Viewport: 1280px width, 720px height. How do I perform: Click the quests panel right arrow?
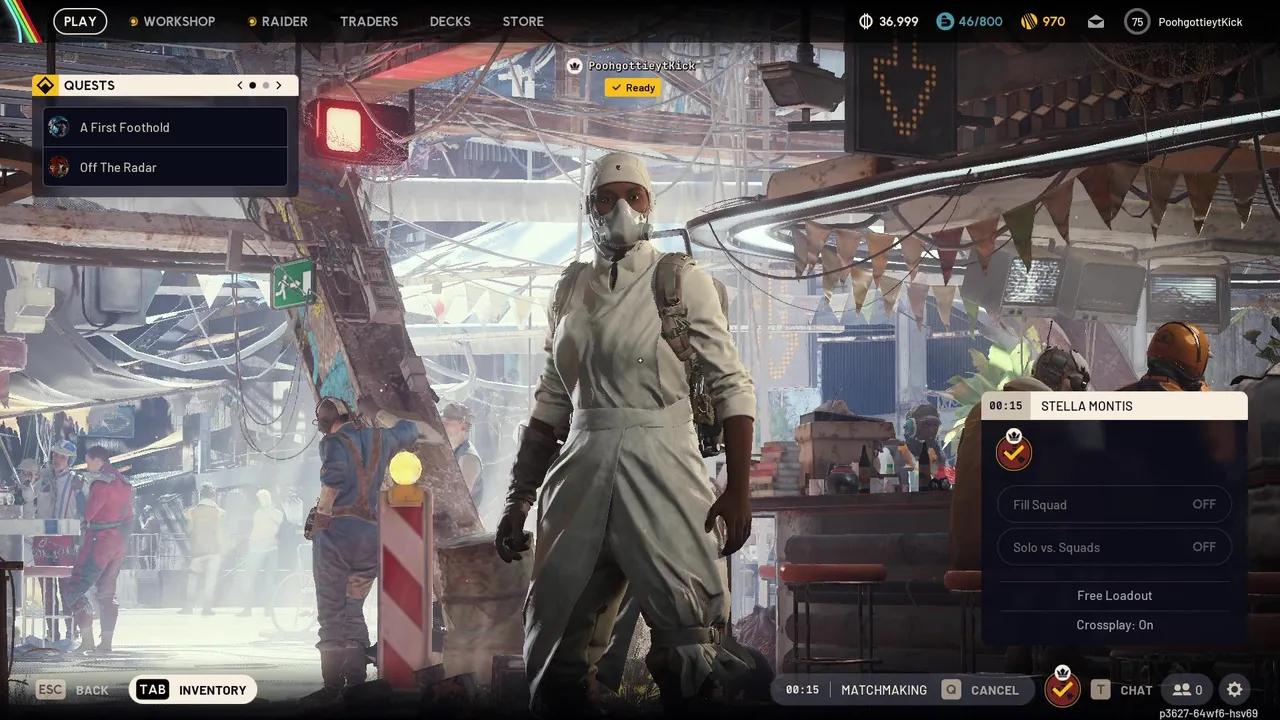pos(279,85)
